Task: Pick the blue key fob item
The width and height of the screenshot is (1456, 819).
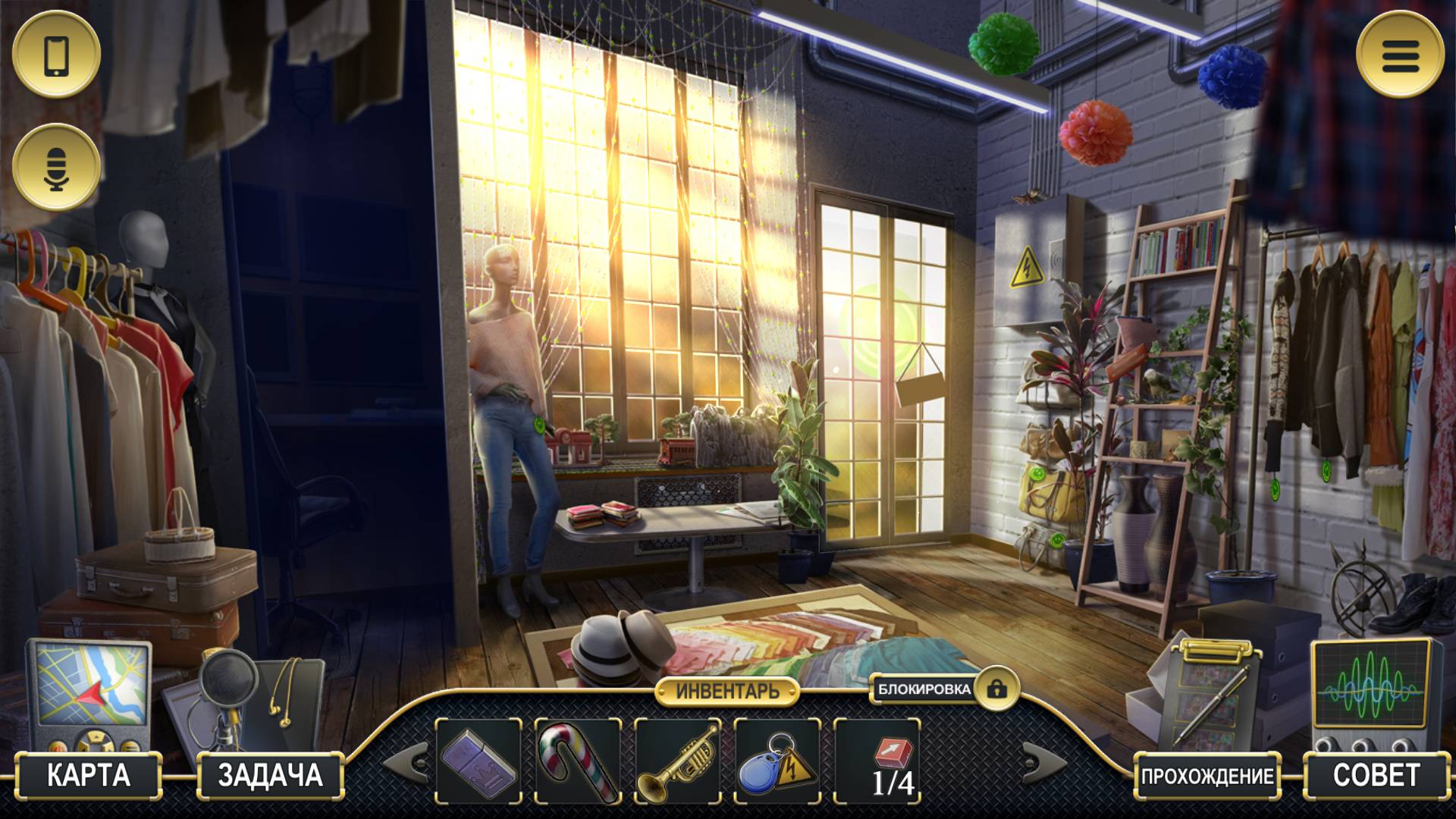Action: click(x=777, y=761)
